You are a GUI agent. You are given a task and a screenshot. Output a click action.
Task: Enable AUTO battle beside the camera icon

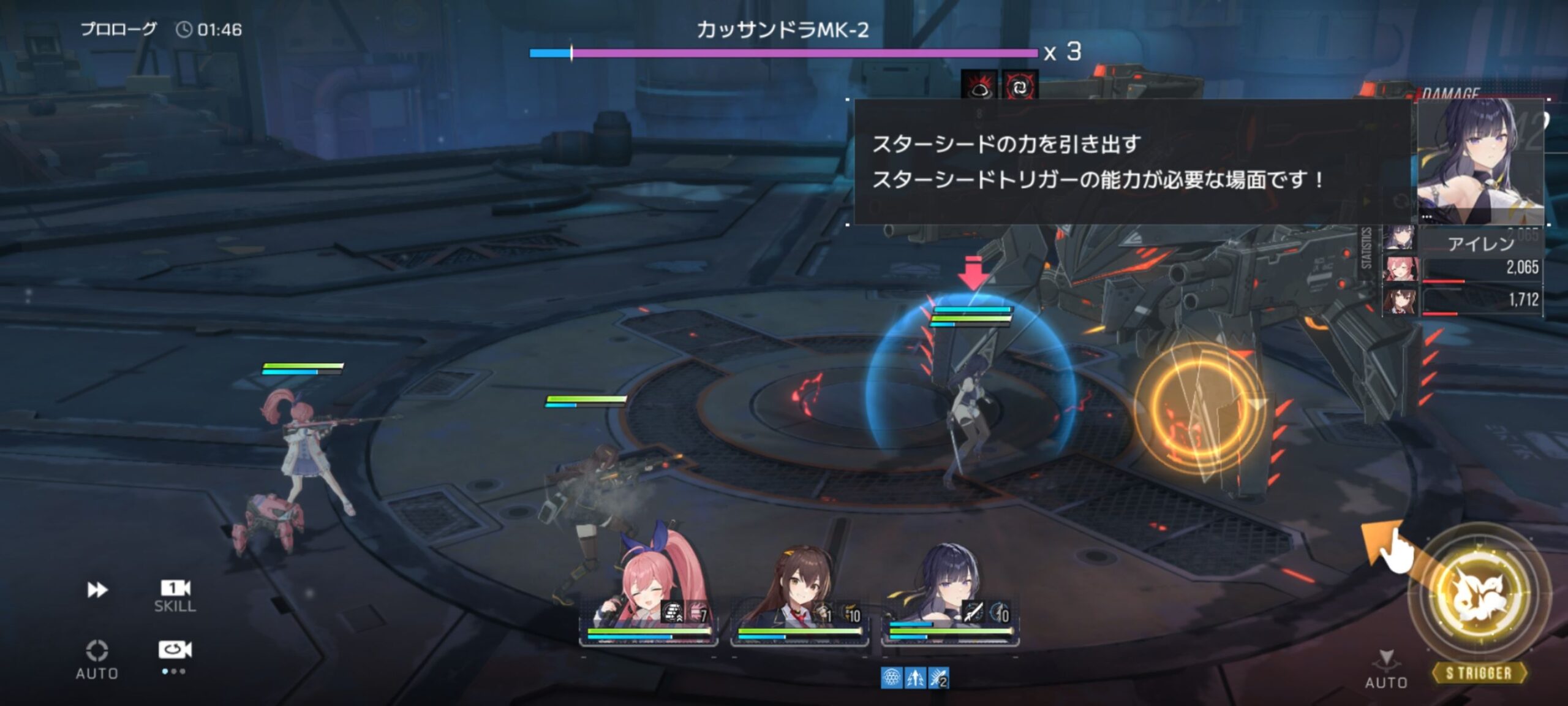pyautogui.click(x=97, y=659)
